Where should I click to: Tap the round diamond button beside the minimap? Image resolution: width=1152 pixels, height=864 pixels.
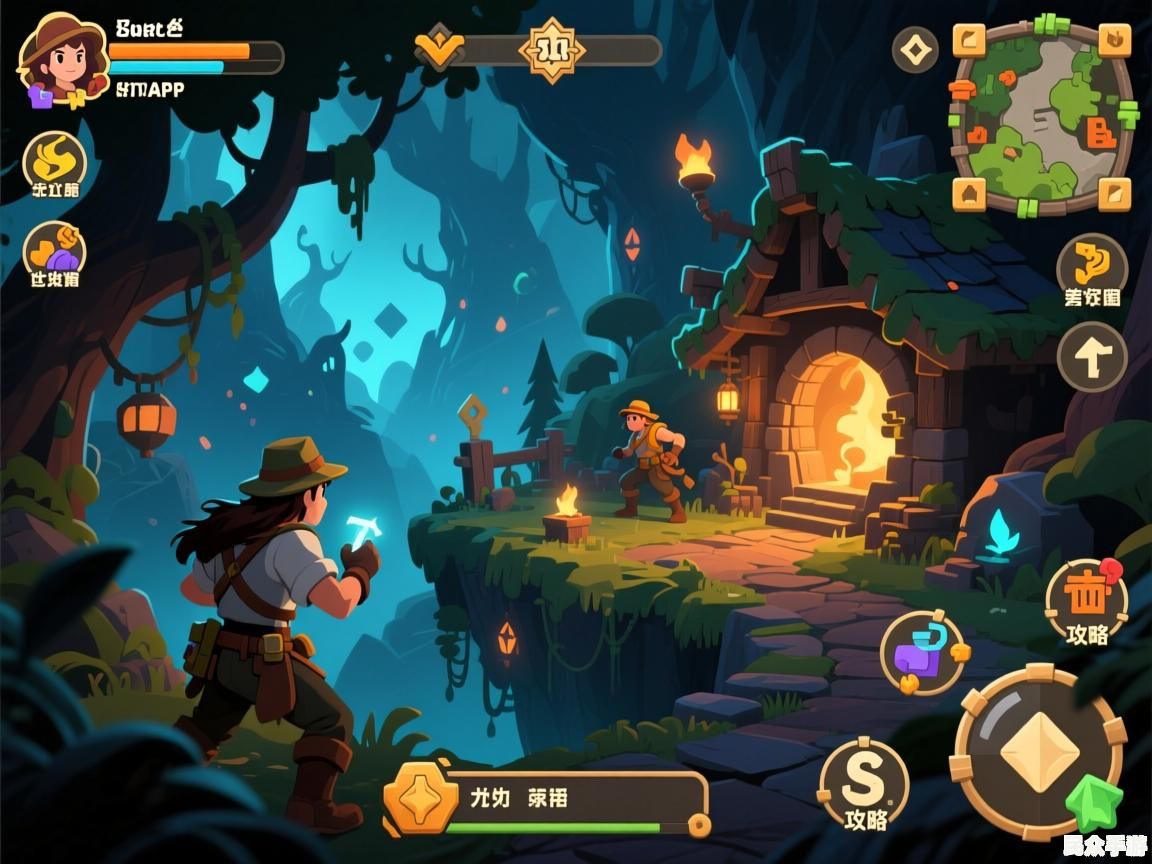[x=915, y=49]
